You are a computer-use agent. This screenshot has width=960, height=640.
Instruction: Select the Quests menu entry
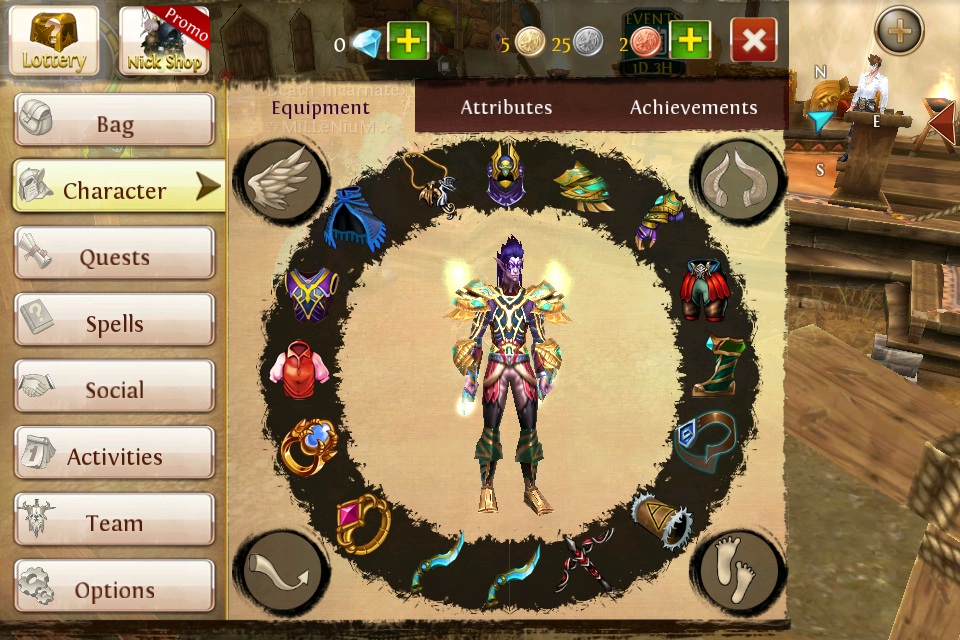114,257
